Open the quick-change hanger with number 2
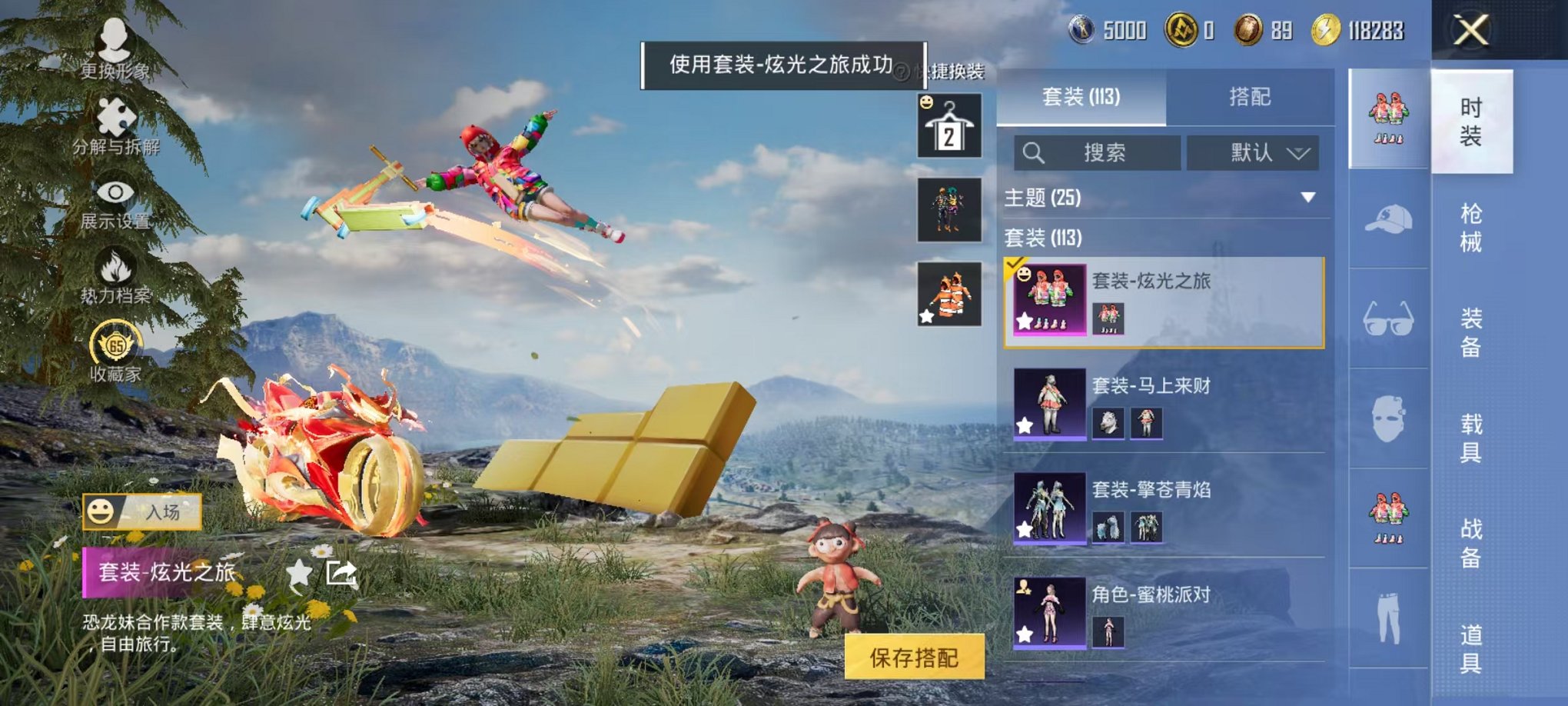 [951, 125]
